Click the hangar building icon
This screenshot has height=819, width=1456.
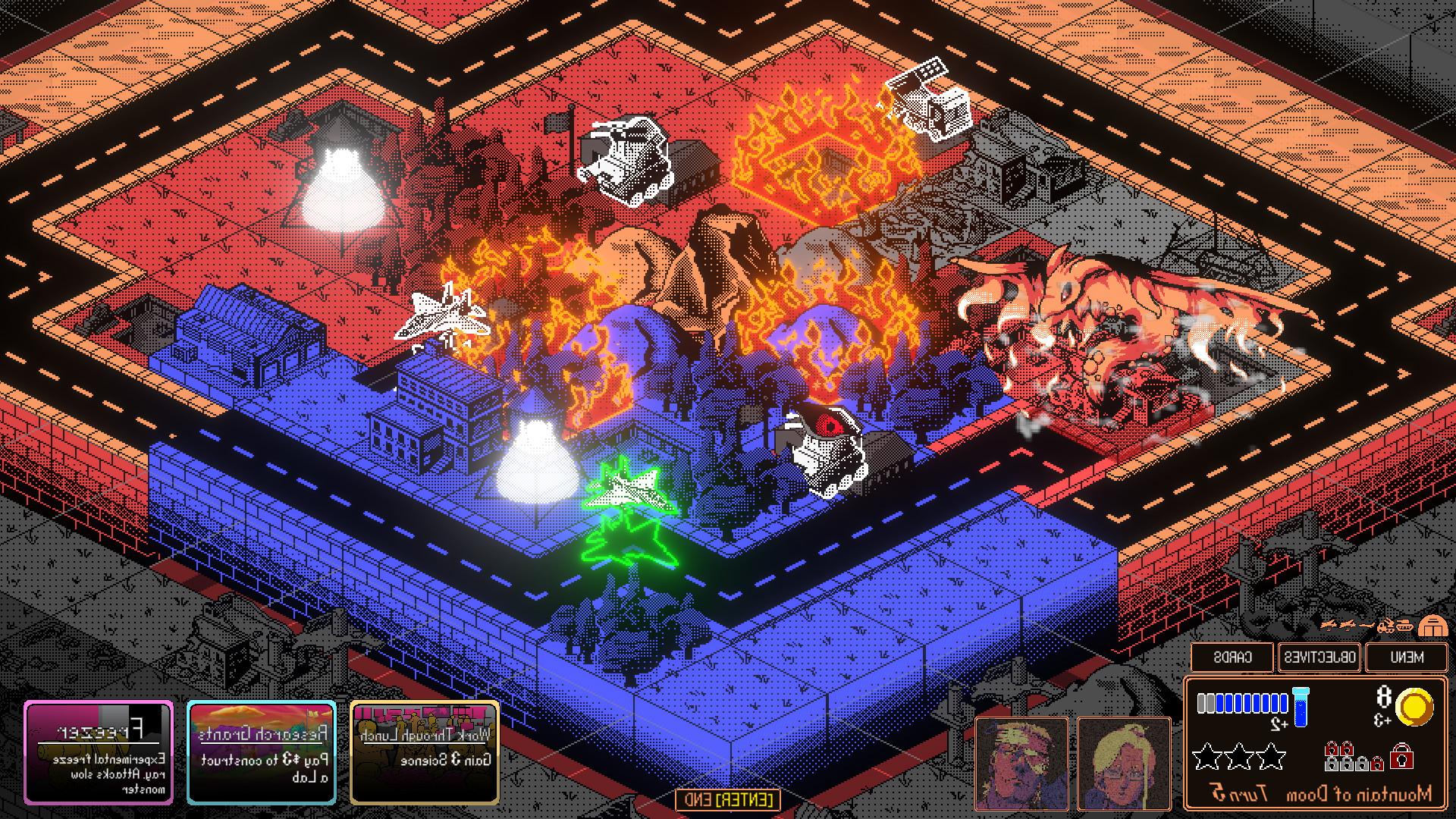(1432, 626)
